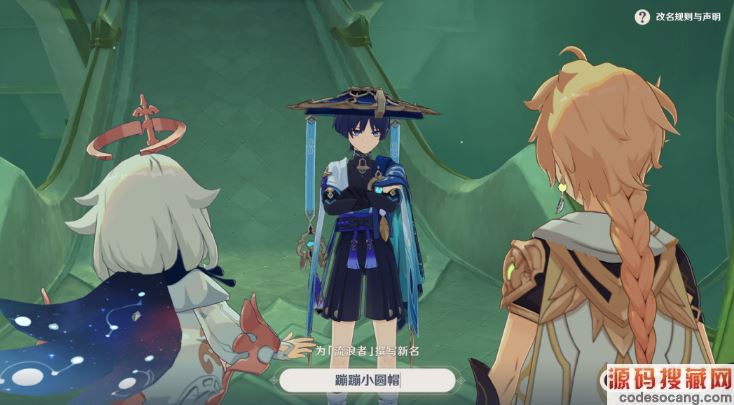
Task: Click the name input field 蹦蹦小圆帽
Action: [x=367, y=380]
